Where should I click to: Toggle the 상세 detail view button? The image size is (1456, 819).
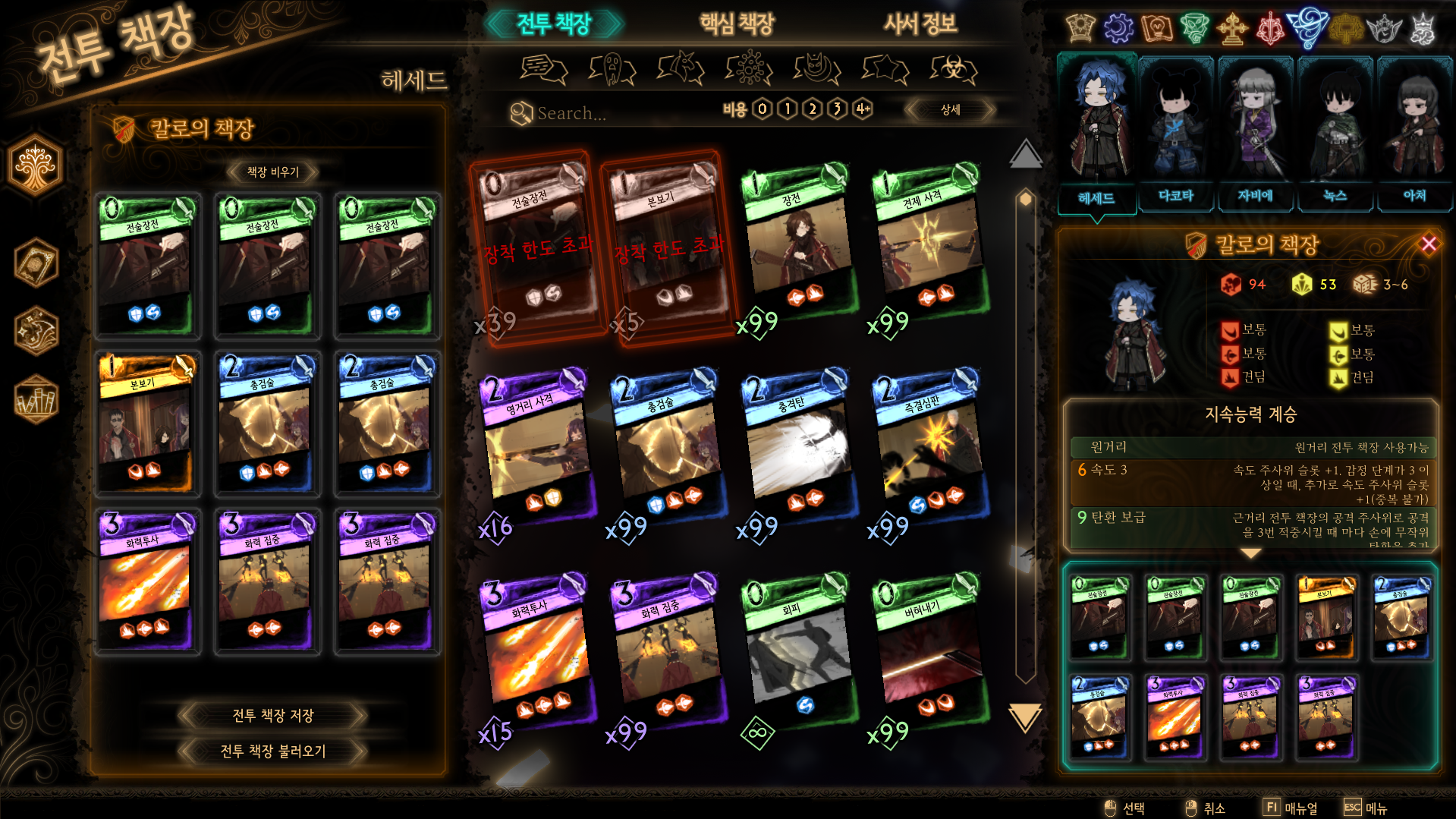tap(950, 110)
